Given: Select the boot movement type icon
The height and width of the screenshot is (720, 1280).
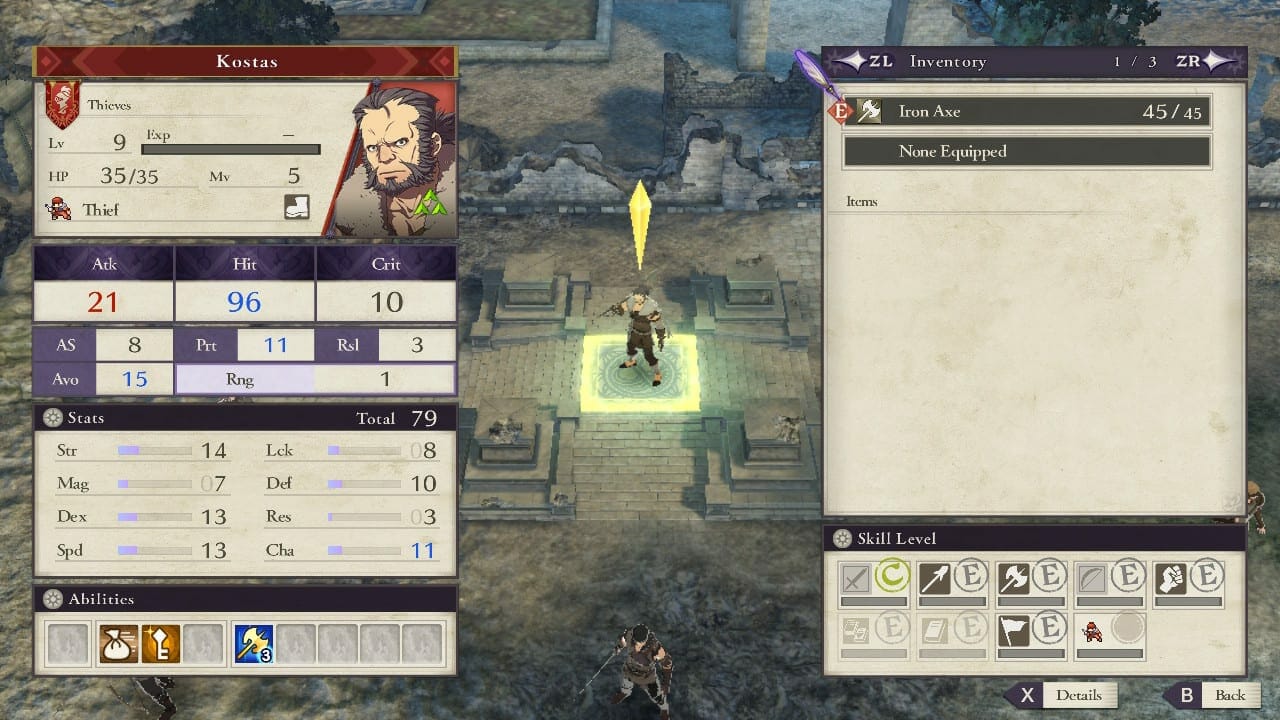Looking at the screenshot, I should pos(296,208).
